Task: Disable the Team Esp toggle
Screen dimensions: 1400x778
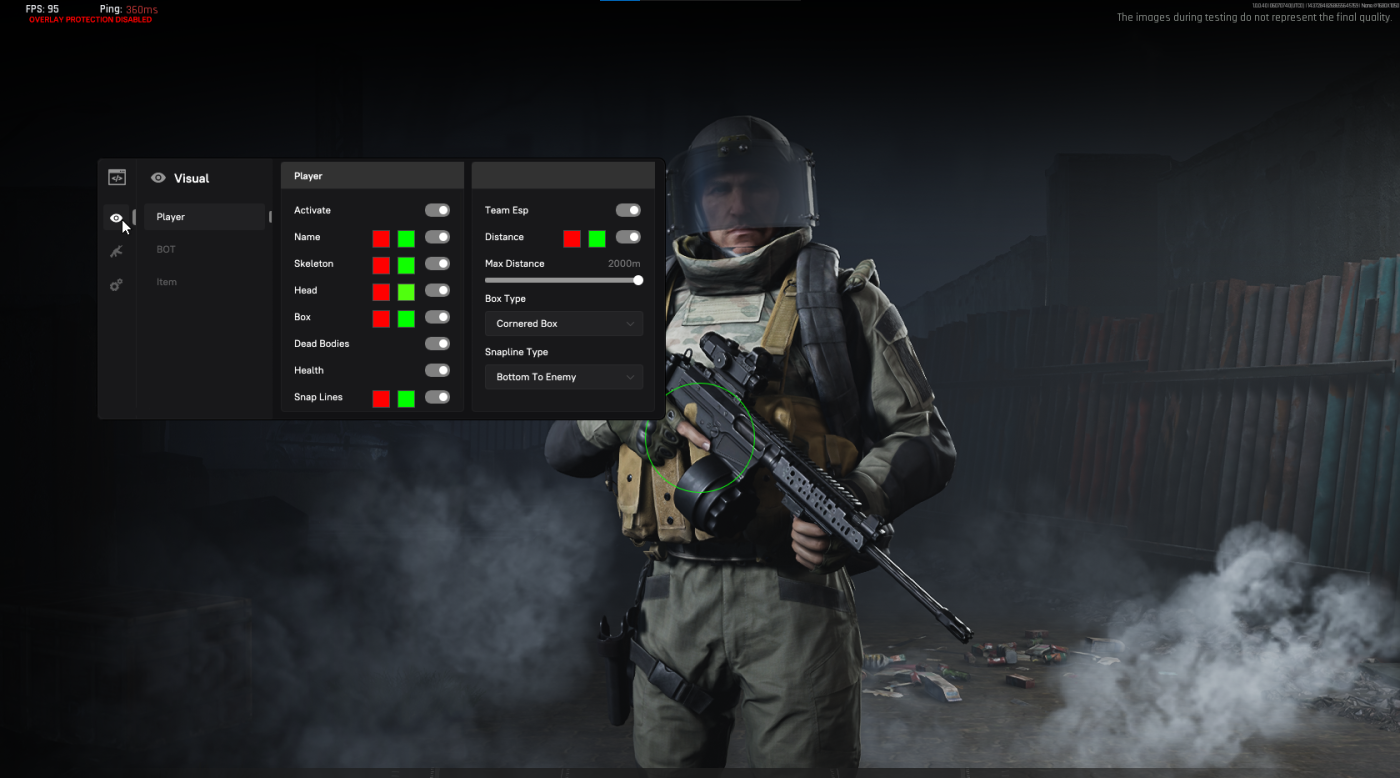Action: point(628,211)
